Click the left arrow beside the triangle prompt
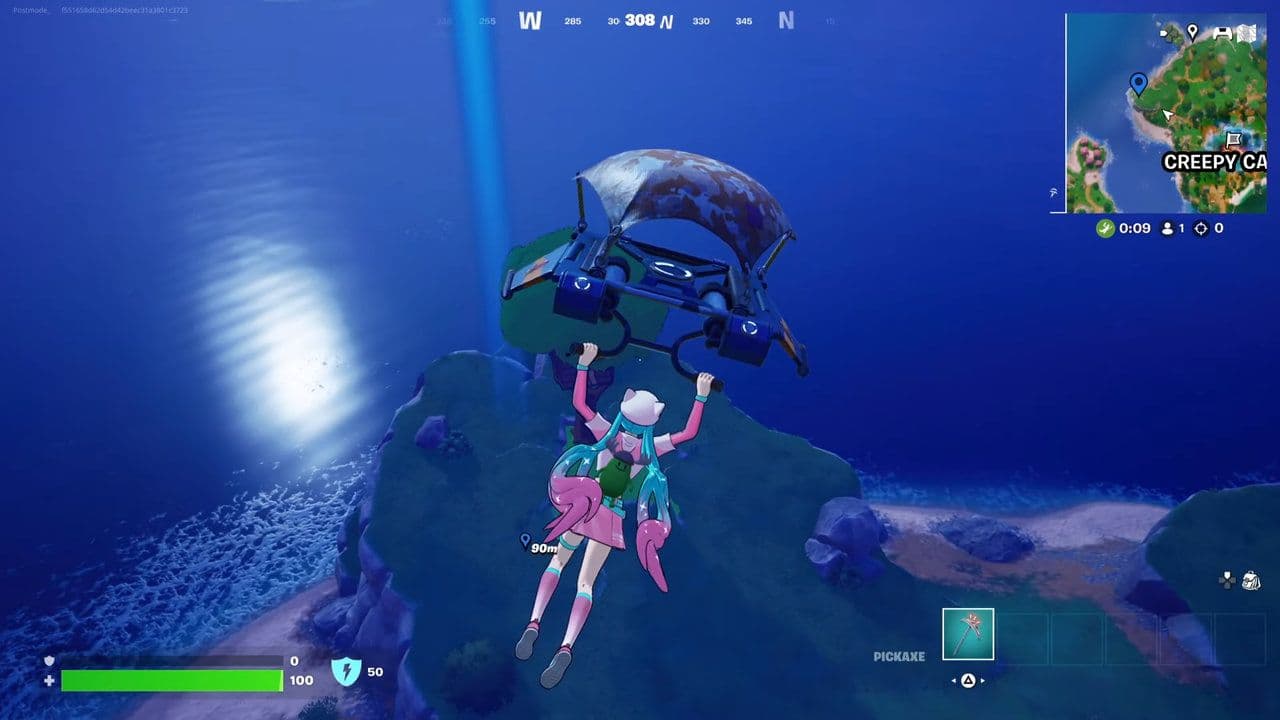Screen dimensions: 1280x720 [955, 680]
